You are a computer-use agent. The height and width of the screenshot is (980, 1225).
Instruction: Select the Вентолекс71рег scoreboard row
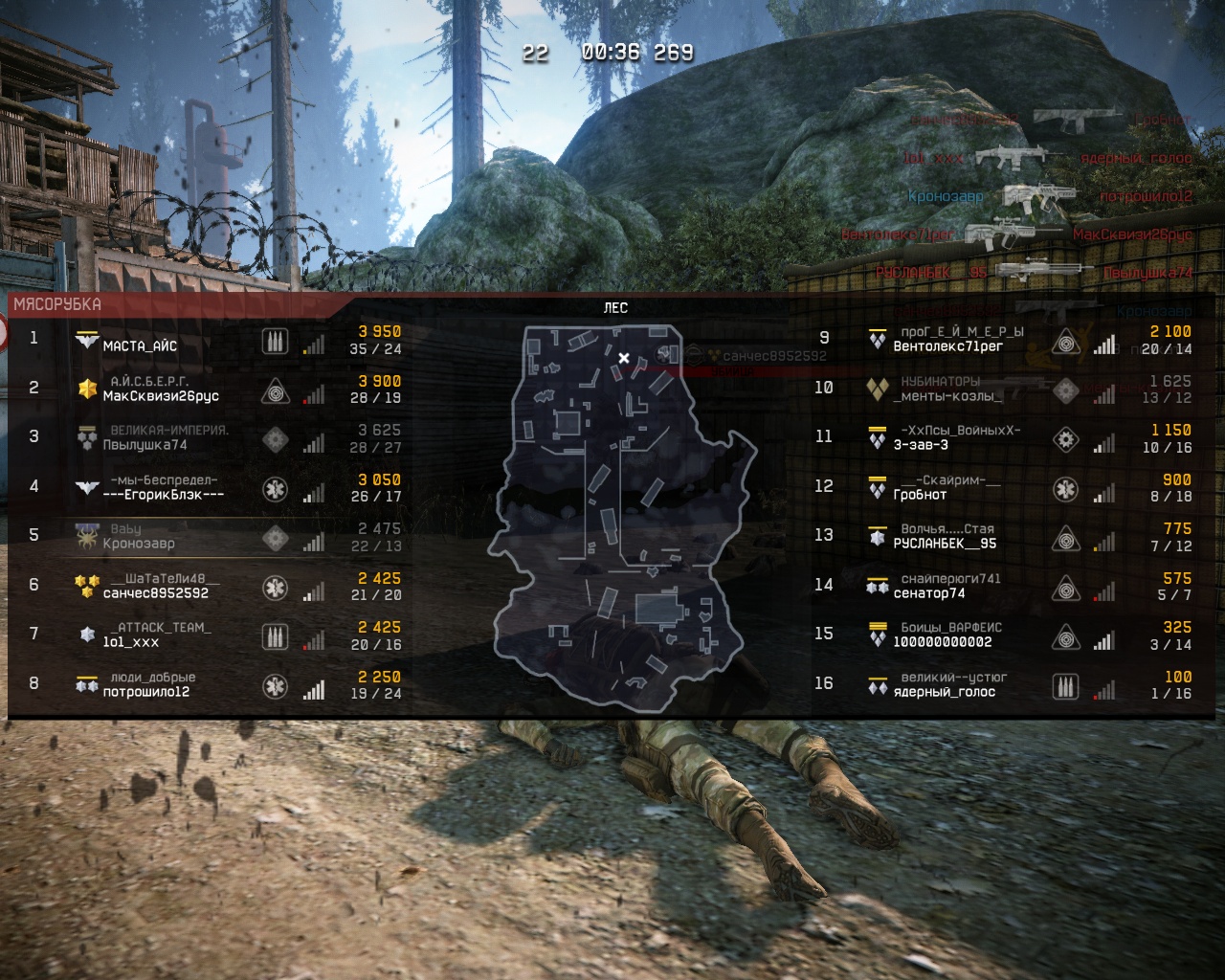tap(947, 346)
